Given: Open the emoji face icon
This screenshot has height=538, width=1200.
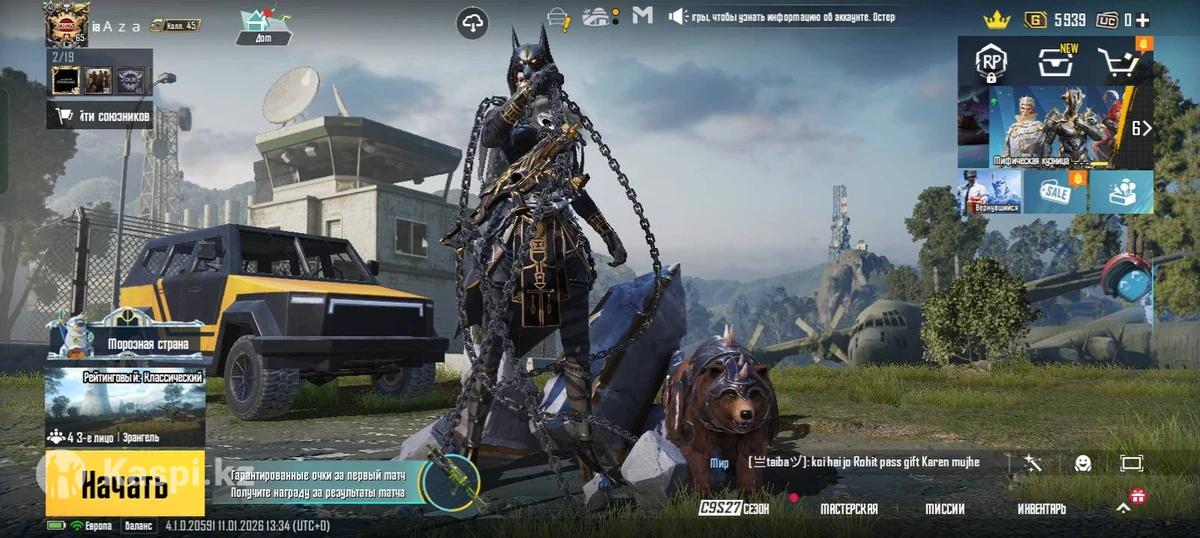Looking at the screenshot, I should coord(1083,463).
